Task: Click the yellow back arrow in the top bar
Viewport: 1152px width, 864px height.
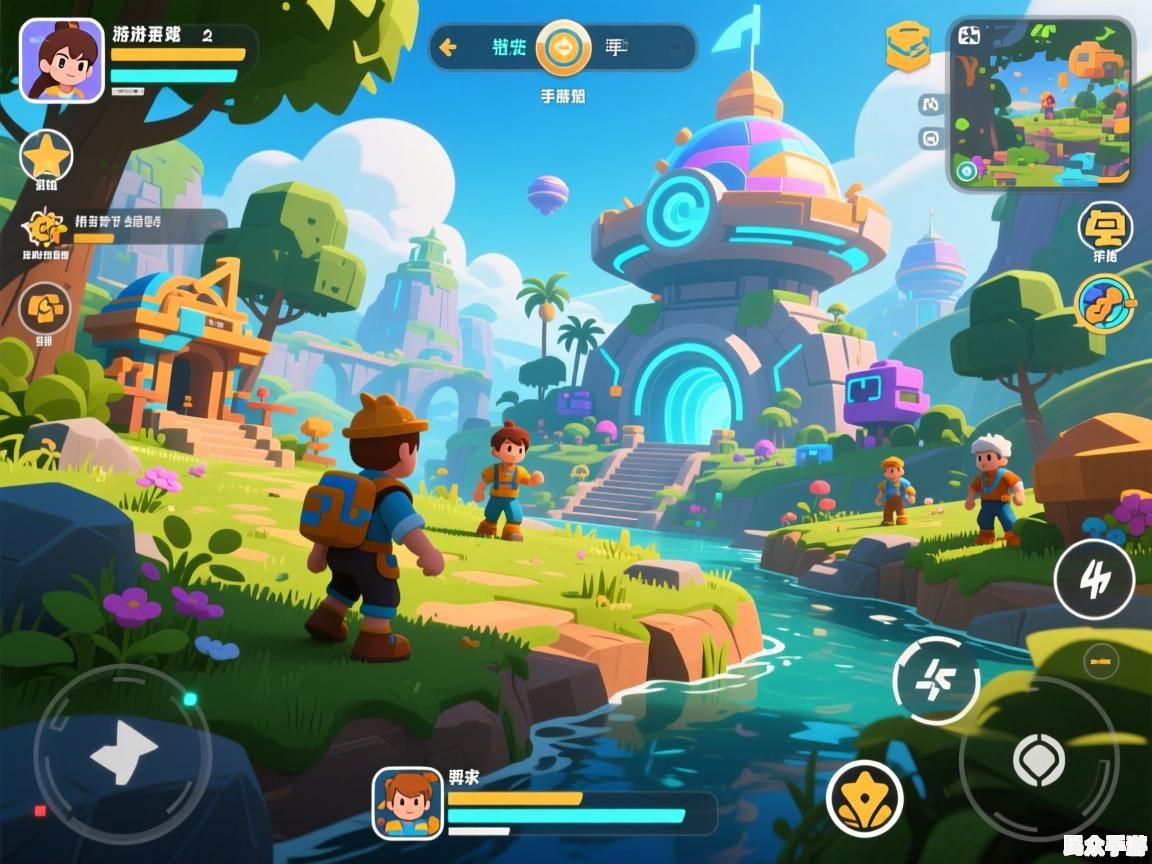Action: point(448,47)
